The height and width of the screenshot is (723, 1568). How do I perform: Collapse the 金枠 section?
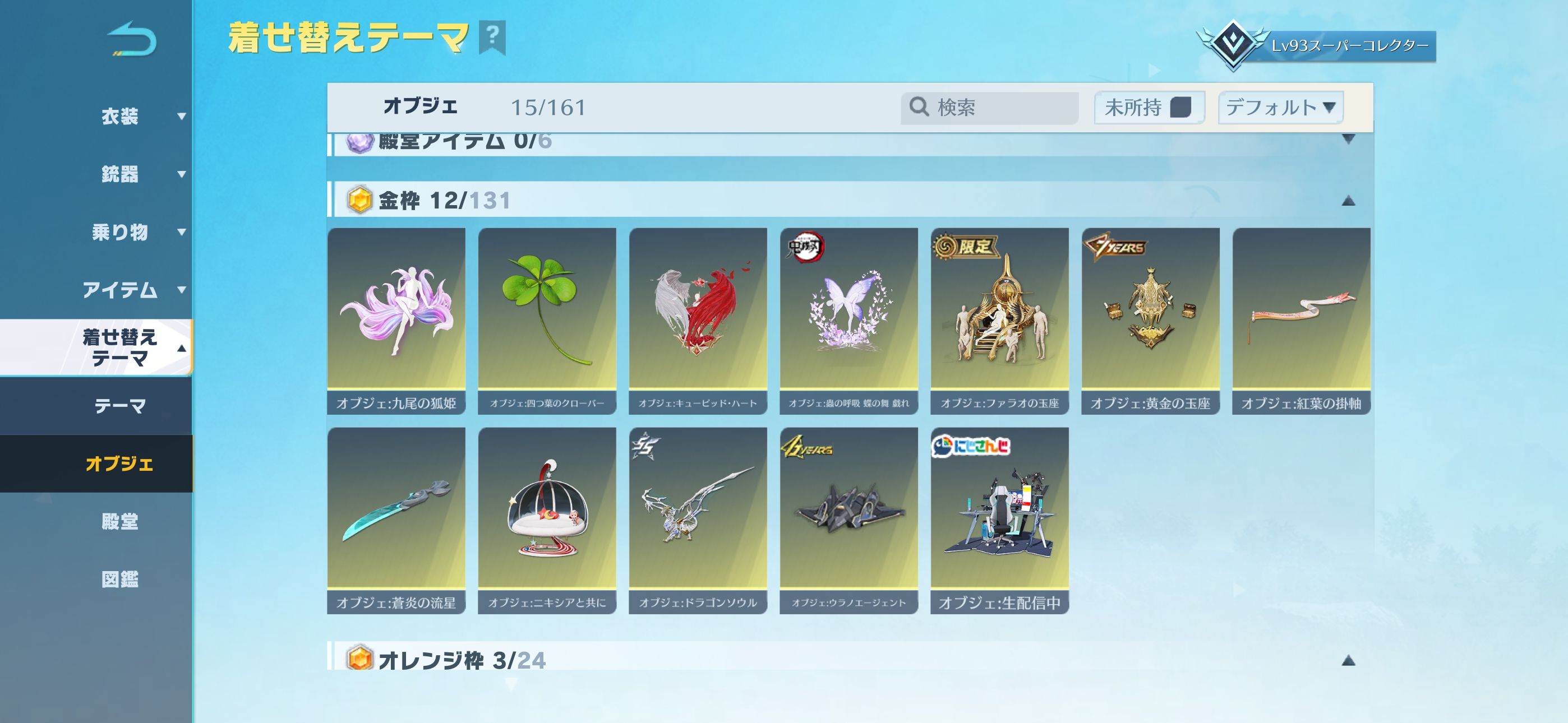pos(1348,201)
